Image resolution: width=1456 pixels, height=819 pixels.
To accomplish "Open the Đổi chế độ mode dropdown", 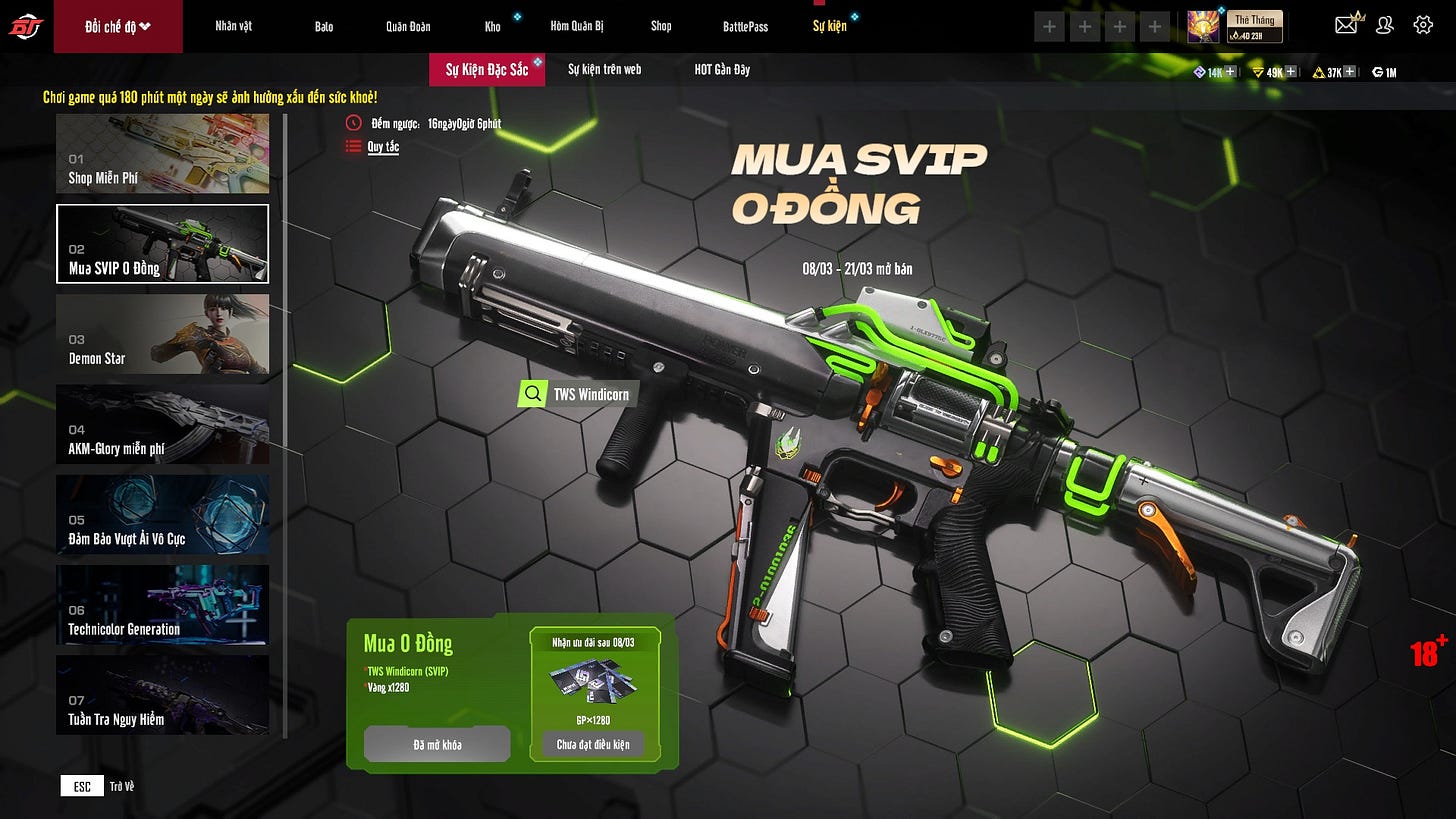I will (x=118, y=26).
